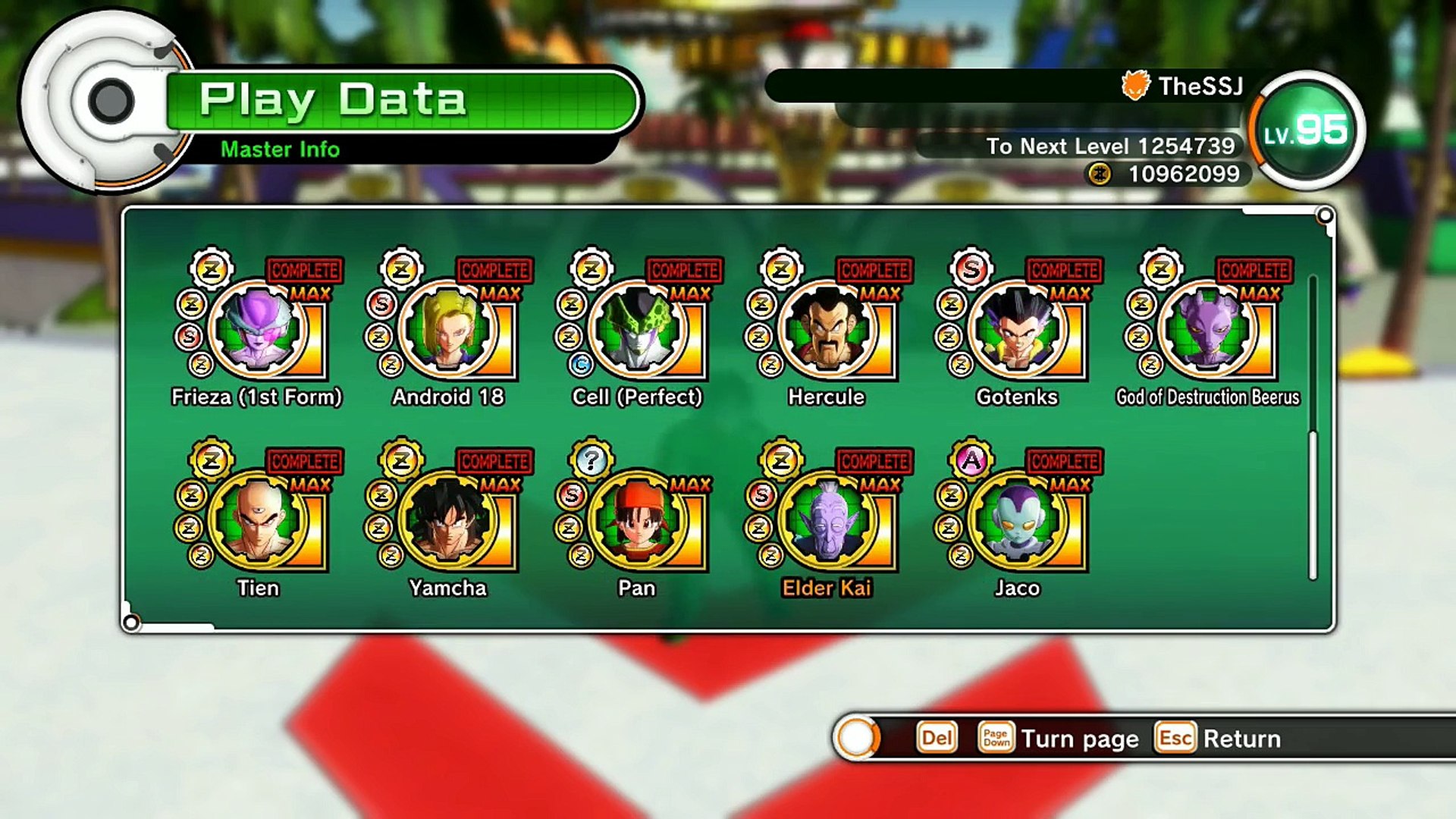Image resolution: width=1456 pixels, height=819 pixels.
Task: Open Pan's master info tile
Action: (637, 521)
